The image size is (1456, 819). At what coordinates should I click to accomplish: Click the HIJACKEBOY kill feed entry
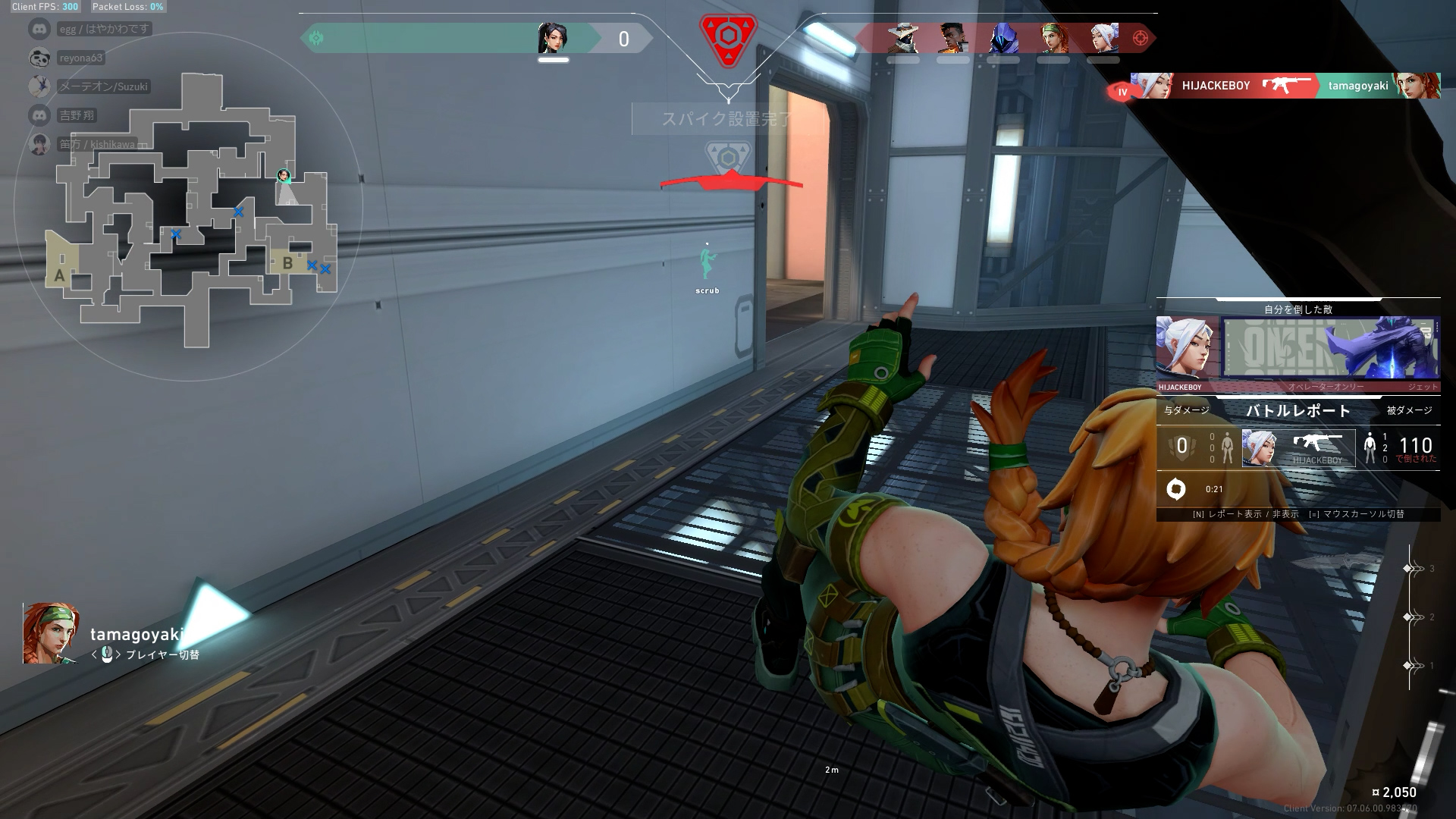(1282, 86)
